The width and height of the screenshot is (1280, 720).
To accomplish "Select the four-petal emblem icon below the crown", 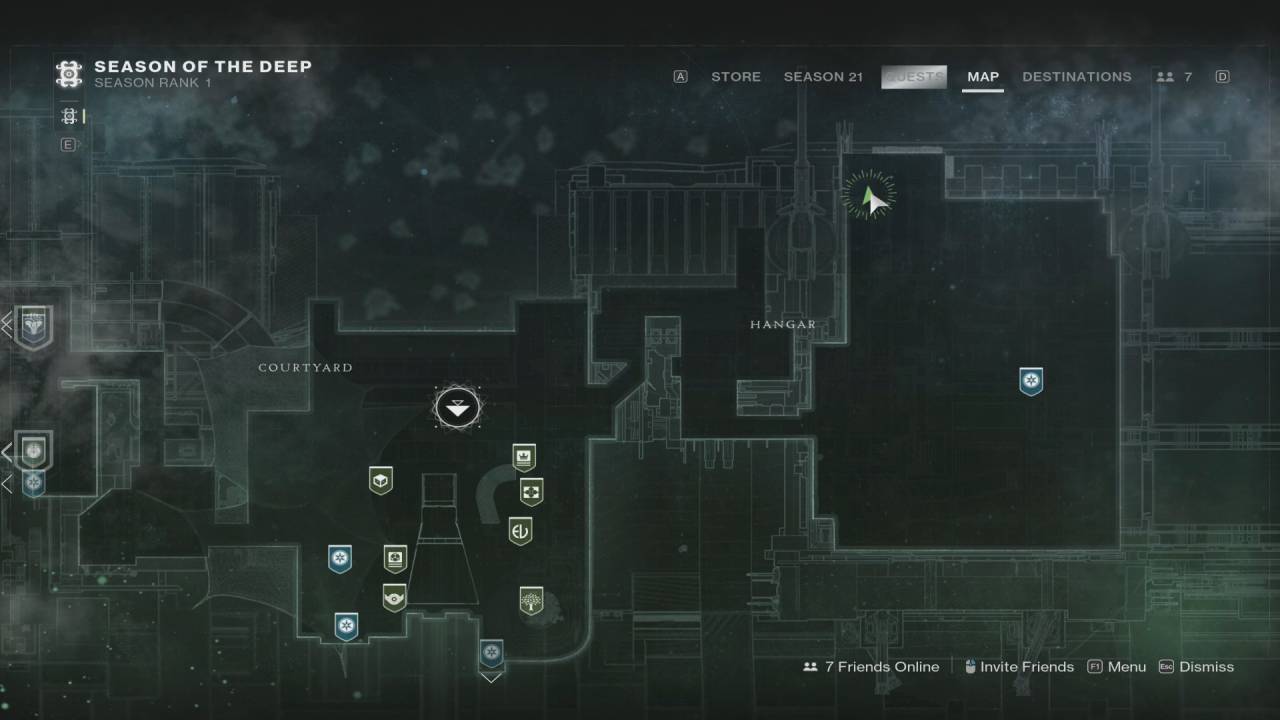I will [x=531, y=490].
